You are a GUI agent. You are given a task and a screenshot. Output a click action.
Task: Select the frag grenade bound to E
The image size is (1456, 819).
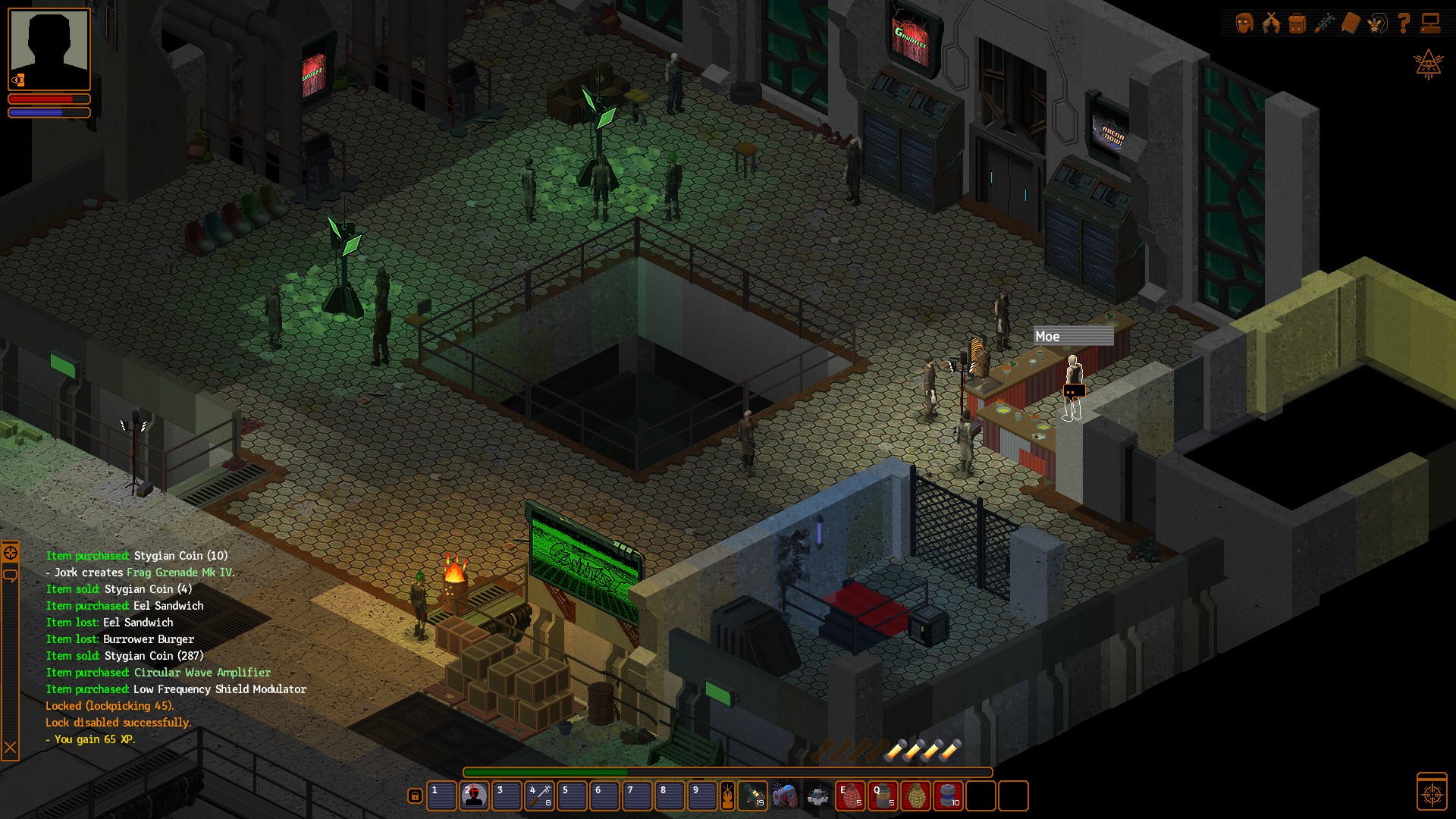click(x=849, y=796)
